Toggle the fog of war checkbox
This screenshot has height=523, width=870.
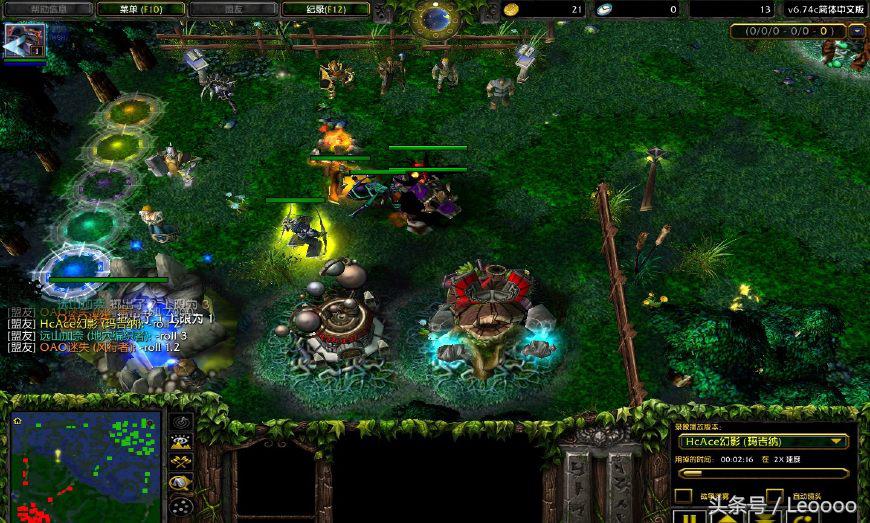(683, 496)
